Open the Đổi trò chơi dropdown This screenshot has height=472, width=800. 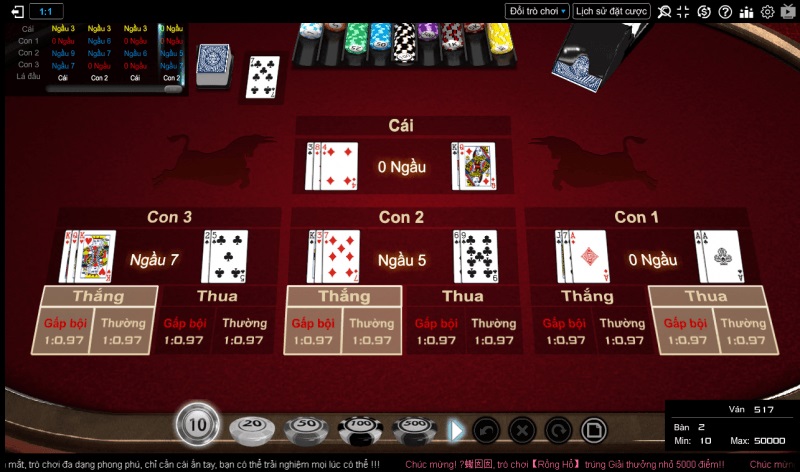pyautogui.click(x=538, y=11)
